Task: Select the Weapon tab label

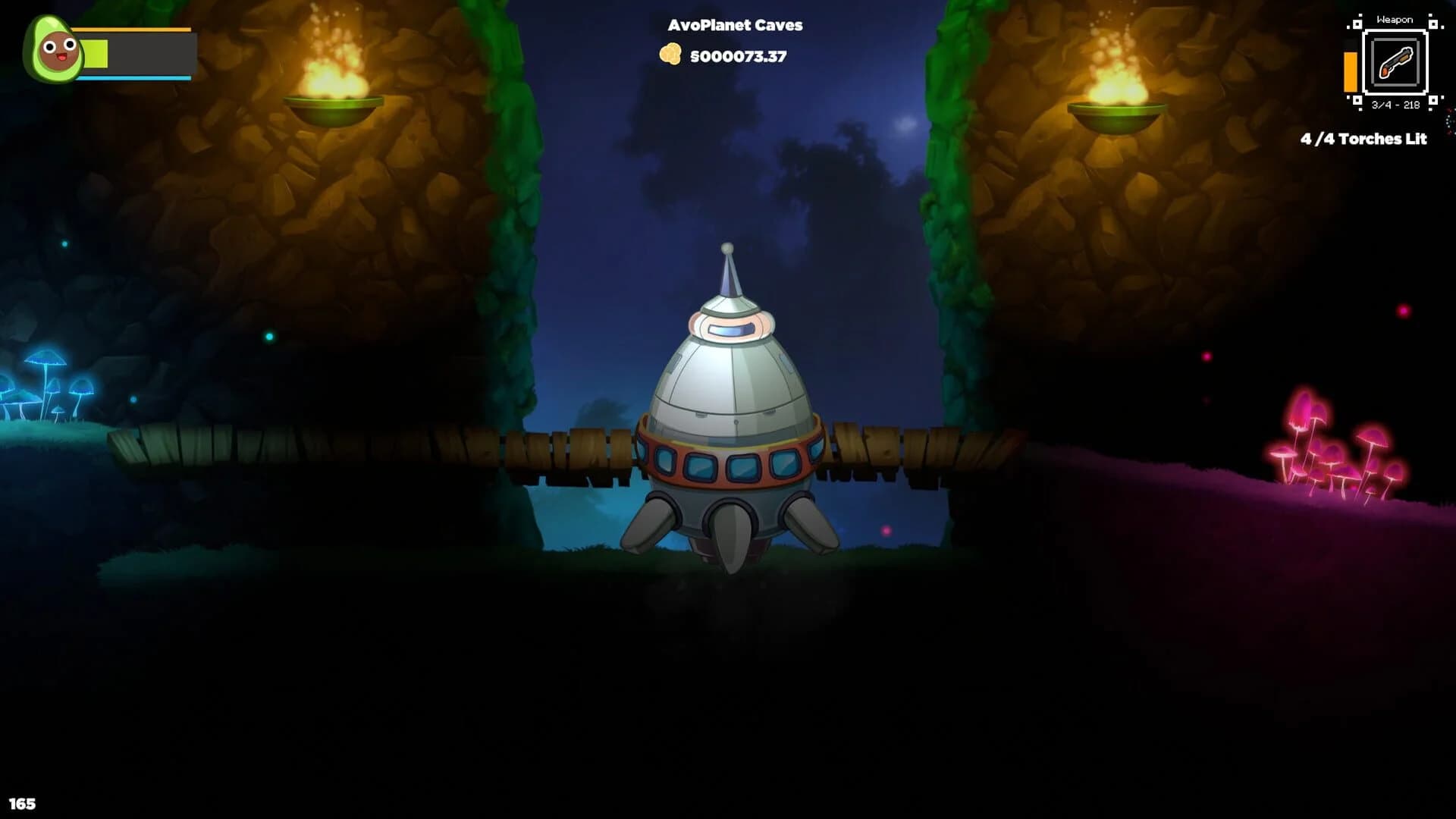Action: coord(1395,19)
